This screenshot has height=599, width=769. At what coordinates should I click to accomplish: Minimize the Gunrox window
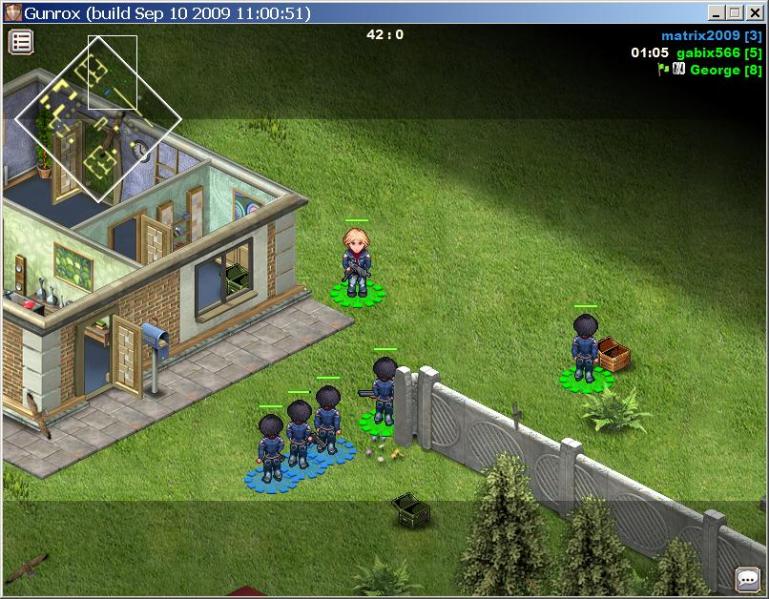717,13
